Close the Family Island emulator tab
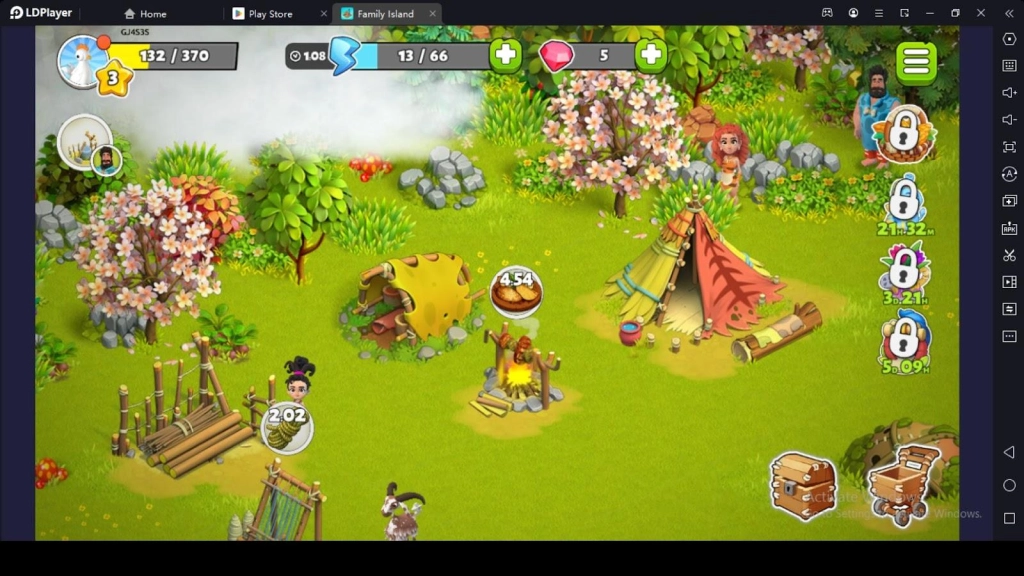Image resolution: width=1024 pixels, height=576 pixels. (x=432, y=14)
